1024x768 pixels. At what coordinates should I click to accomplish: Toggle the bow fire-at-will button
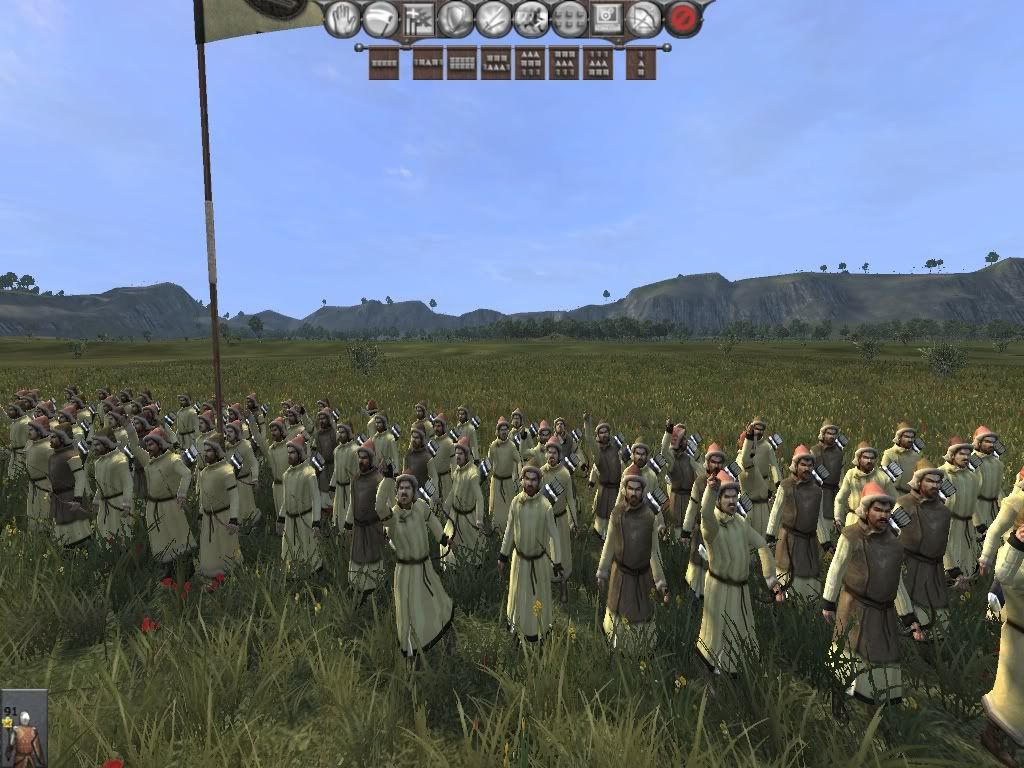point(645,19)
